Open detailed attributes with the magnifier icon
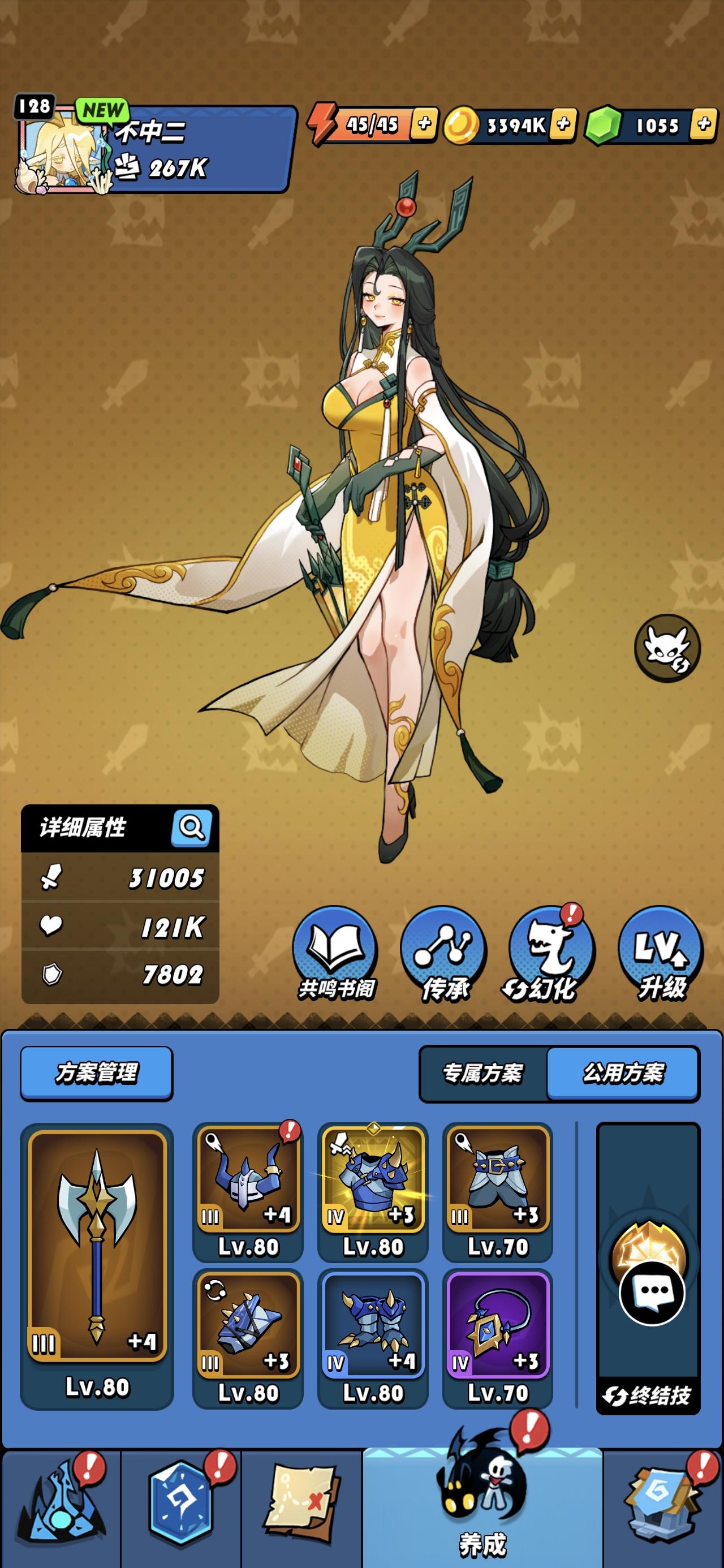 (x=192, y=828)
